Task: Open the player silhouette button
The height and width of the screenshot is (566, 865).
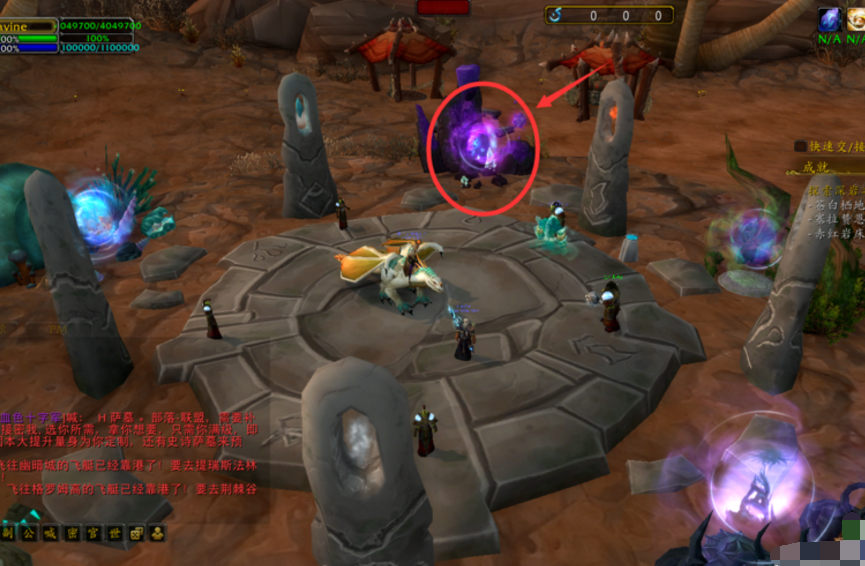Action: click(158, 533)
